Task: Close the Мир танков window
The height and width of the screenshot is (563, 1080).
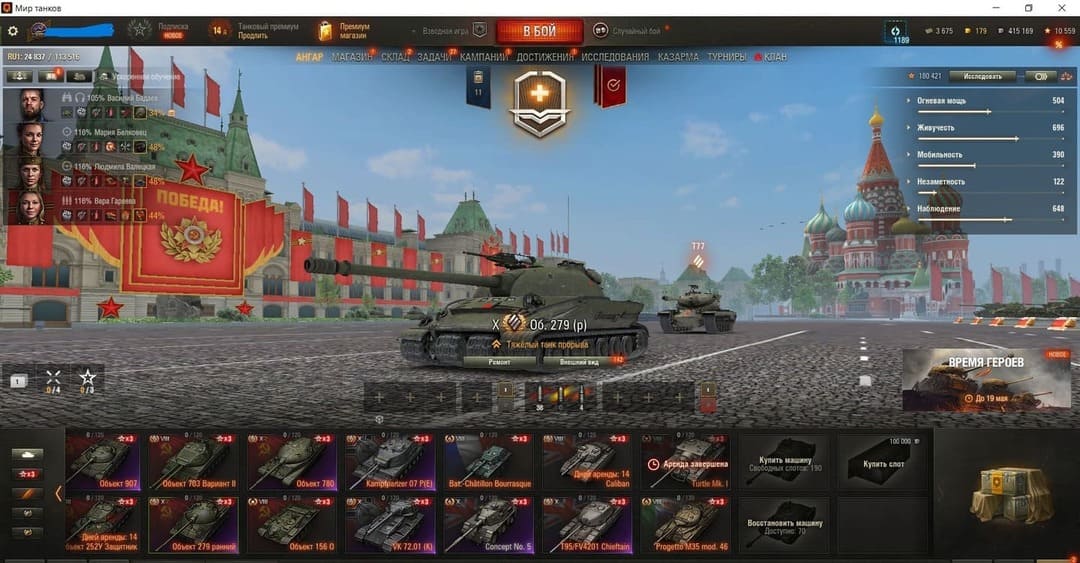Action: (x=1062, y=8)
